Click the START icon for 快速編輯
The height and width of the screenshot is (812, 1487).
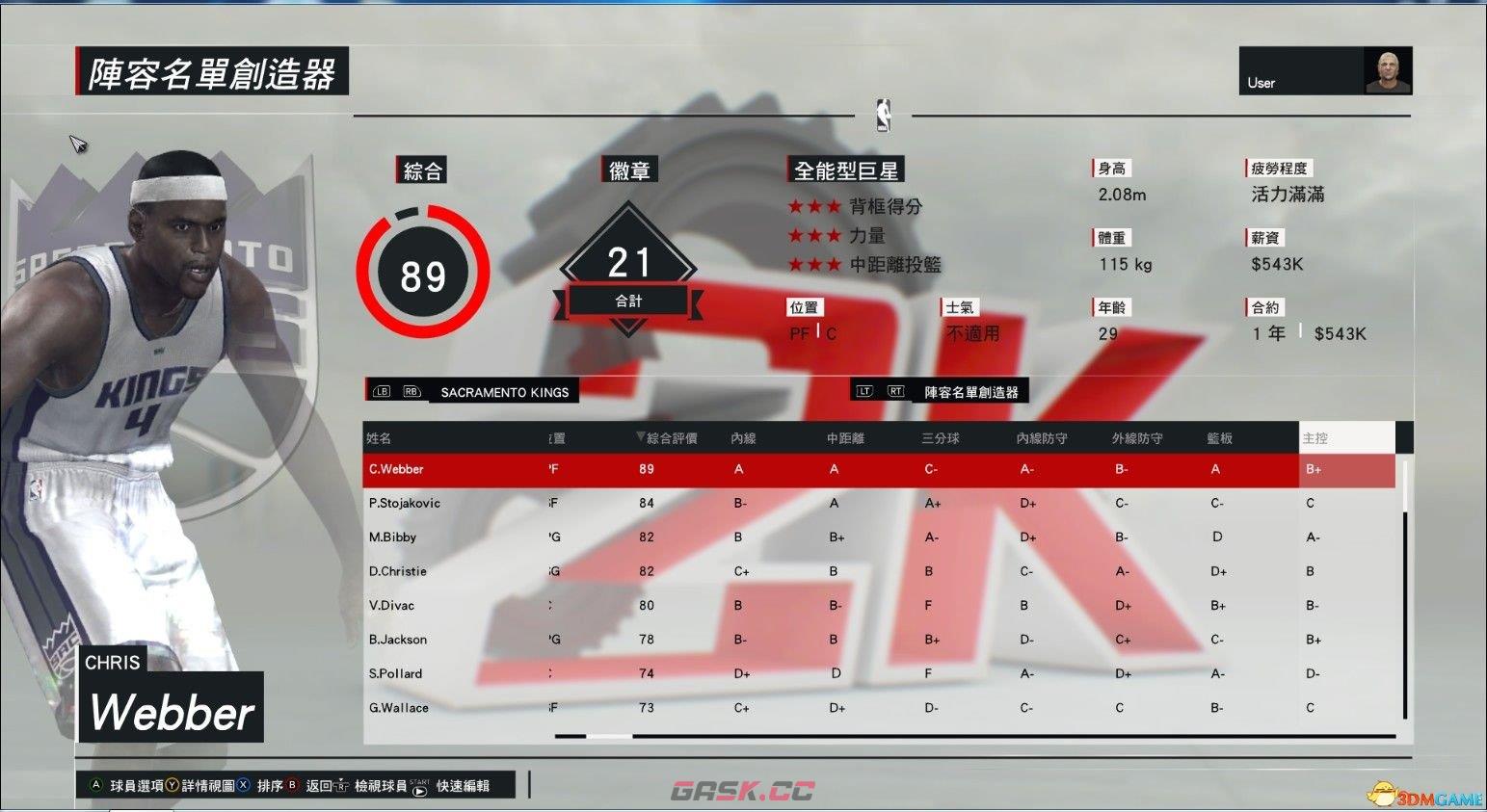[x=418, y=789]
